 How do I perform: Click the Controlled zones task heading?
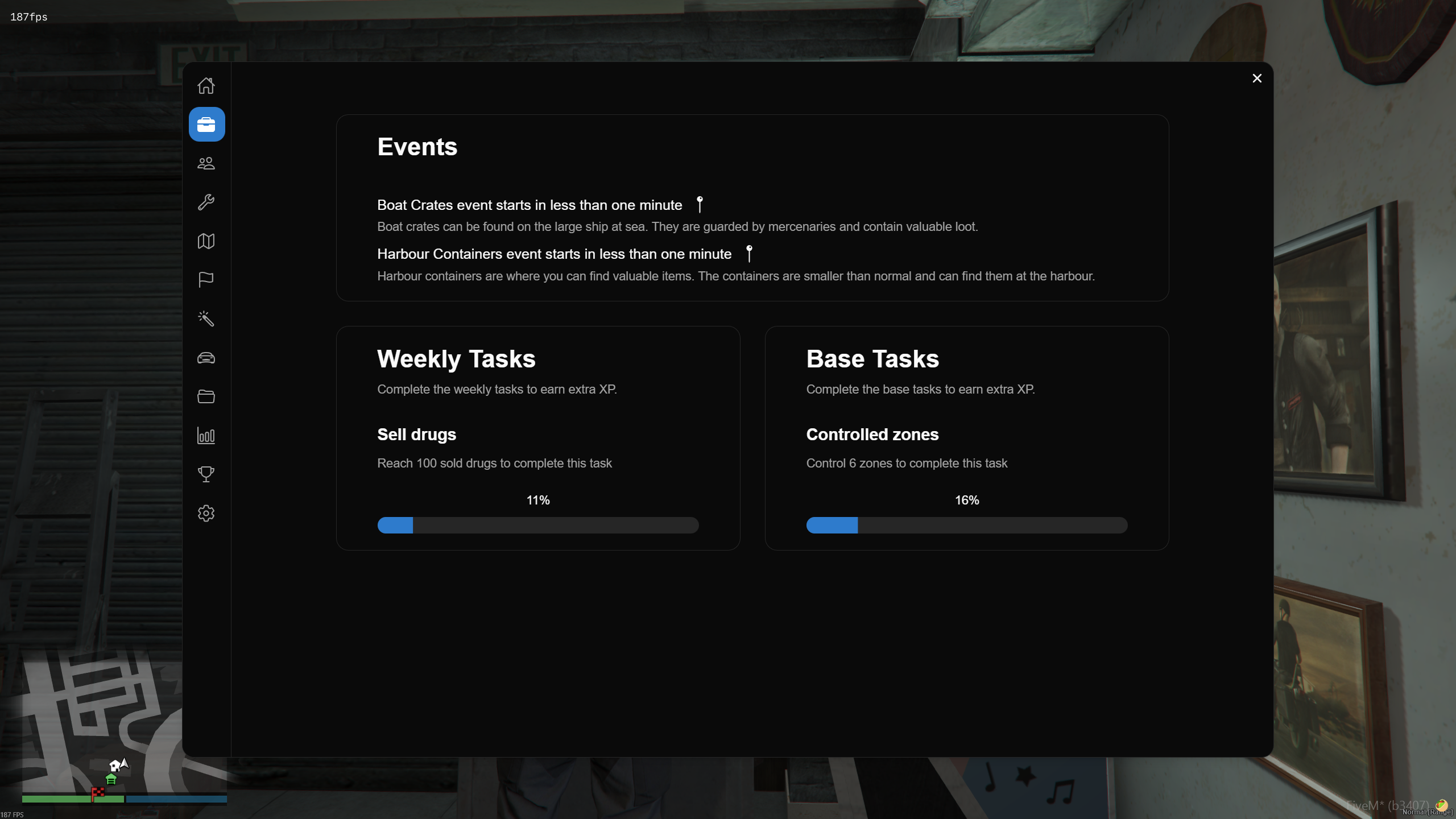(872, 435)
